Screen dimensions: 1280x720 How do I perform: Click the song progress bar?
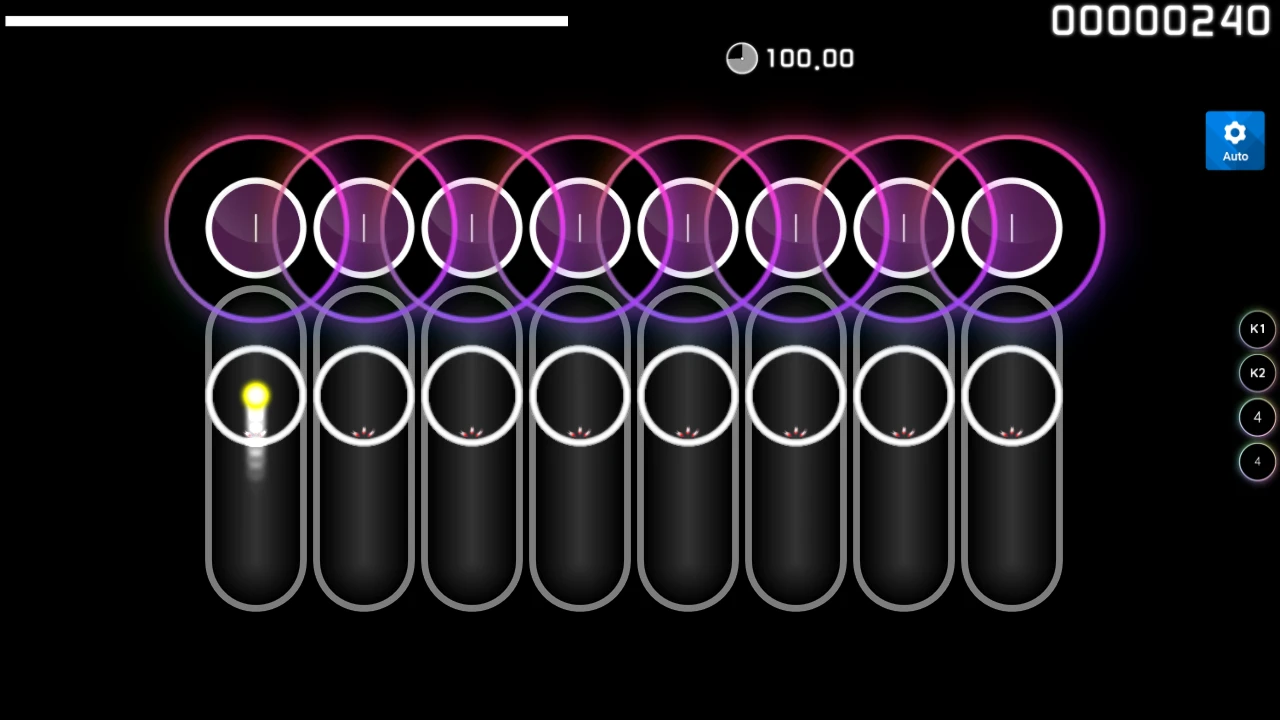click(x=286, y=19)
